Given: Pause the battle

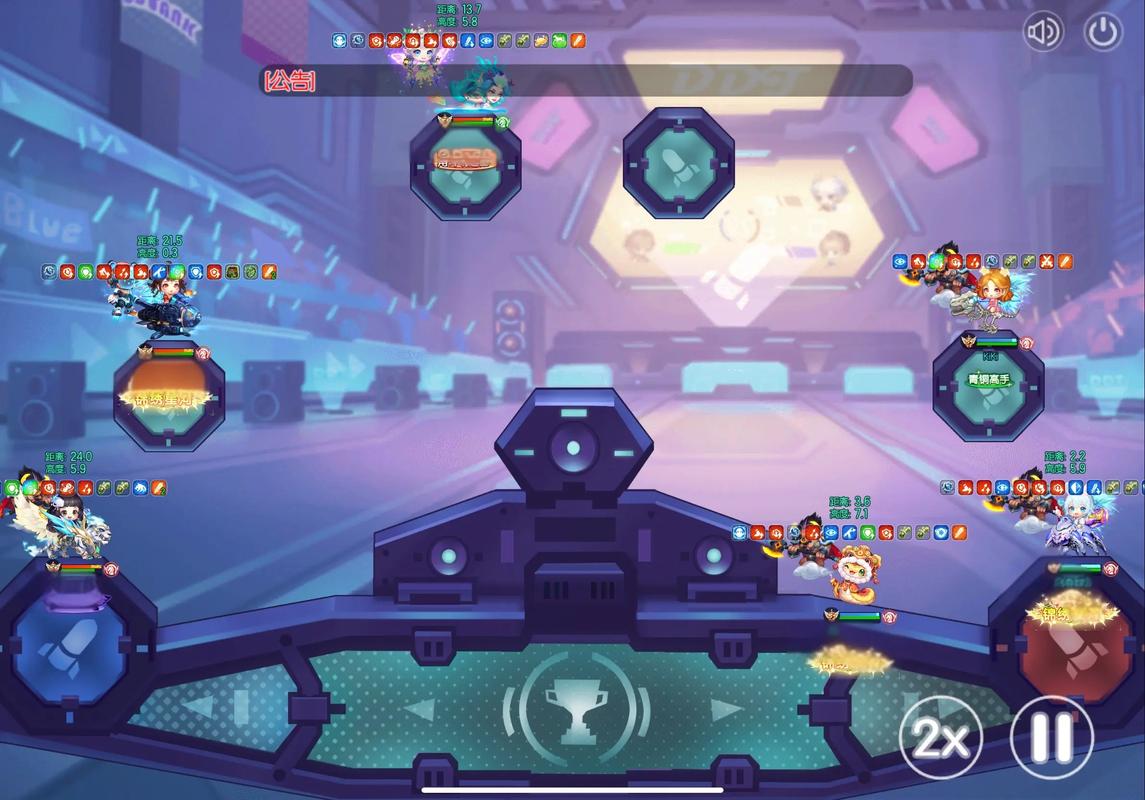Looking at the screenshot, I should tap(1051, 740).
